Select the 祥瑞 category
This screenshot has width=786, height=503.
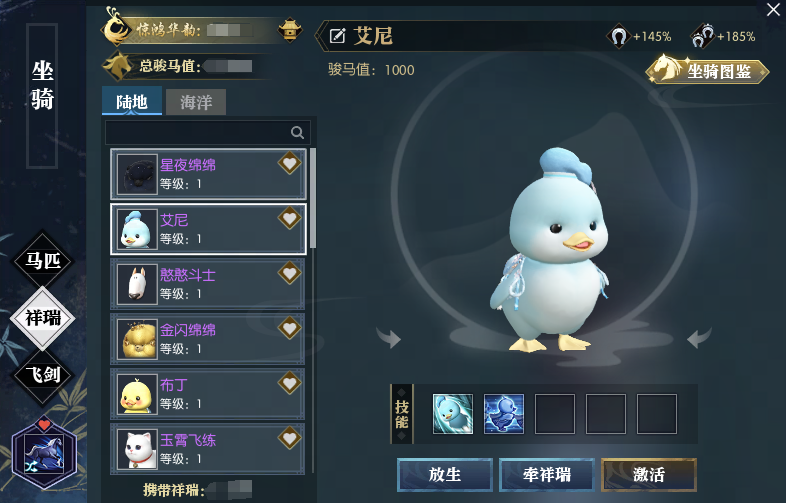coord(43,318)
